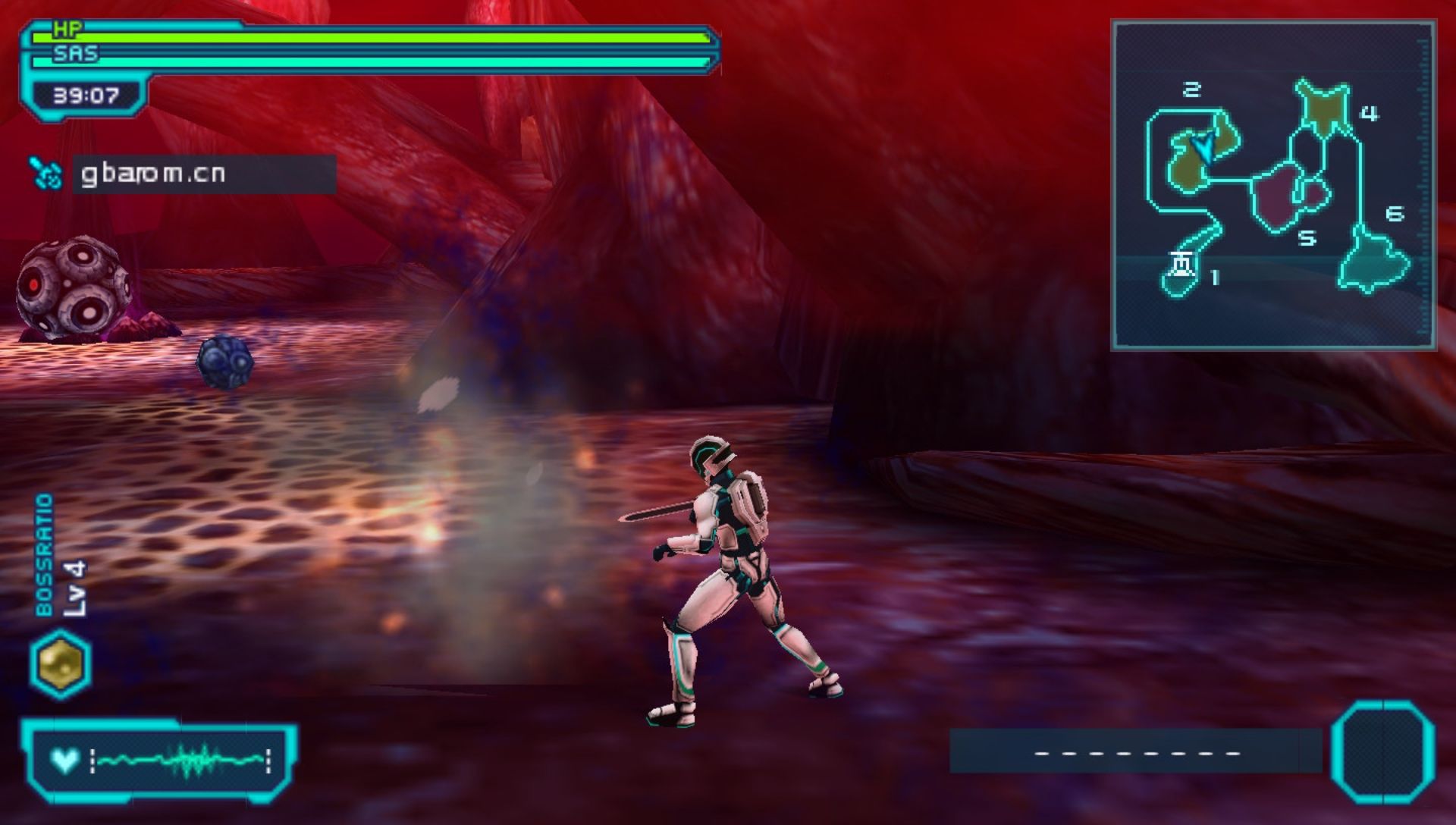Open the heartbeat monitor panel
1456x825 pixels.
pos(161,759)
